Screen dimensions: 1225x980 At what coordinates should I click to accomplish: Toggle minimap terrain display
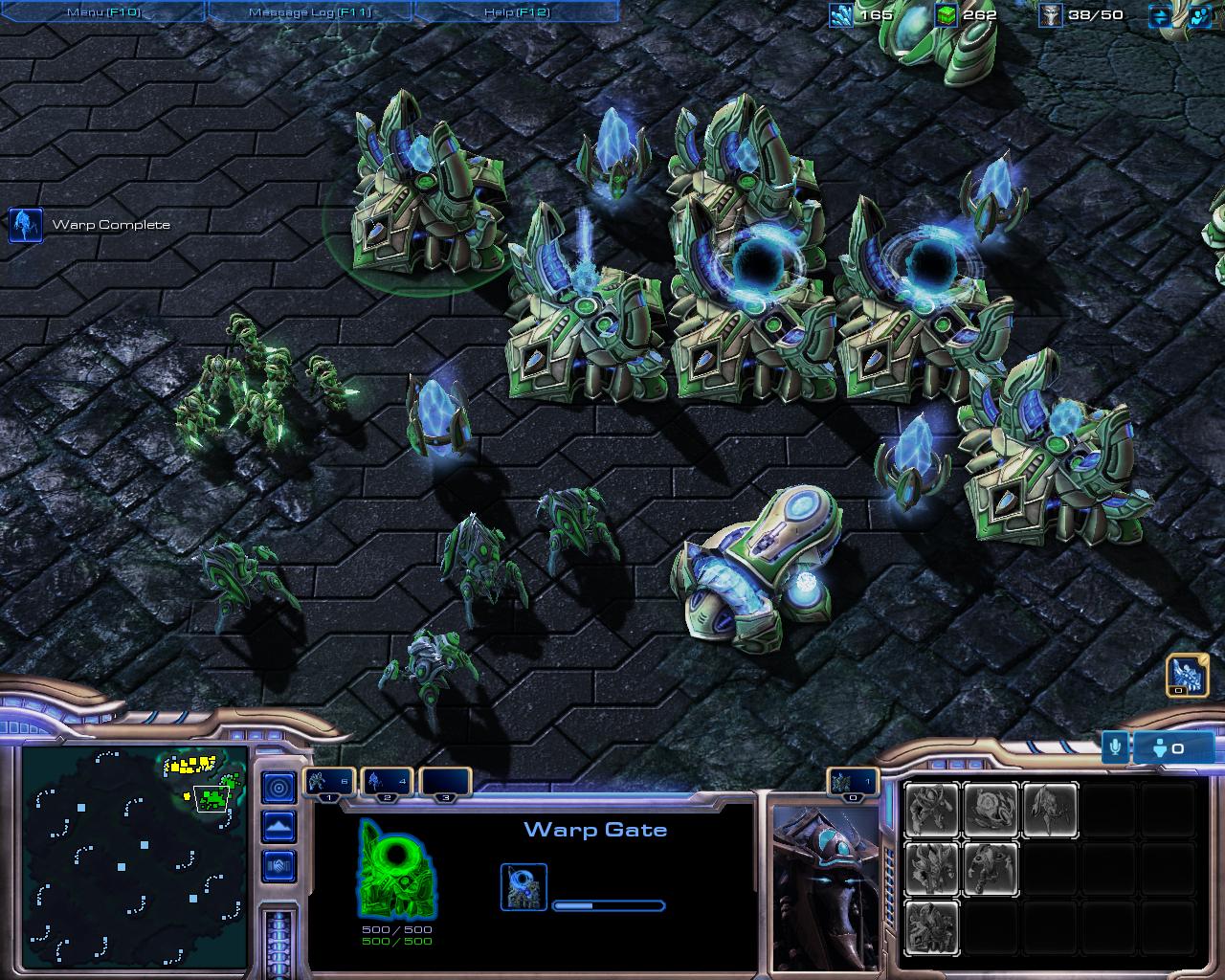point(278,826)
